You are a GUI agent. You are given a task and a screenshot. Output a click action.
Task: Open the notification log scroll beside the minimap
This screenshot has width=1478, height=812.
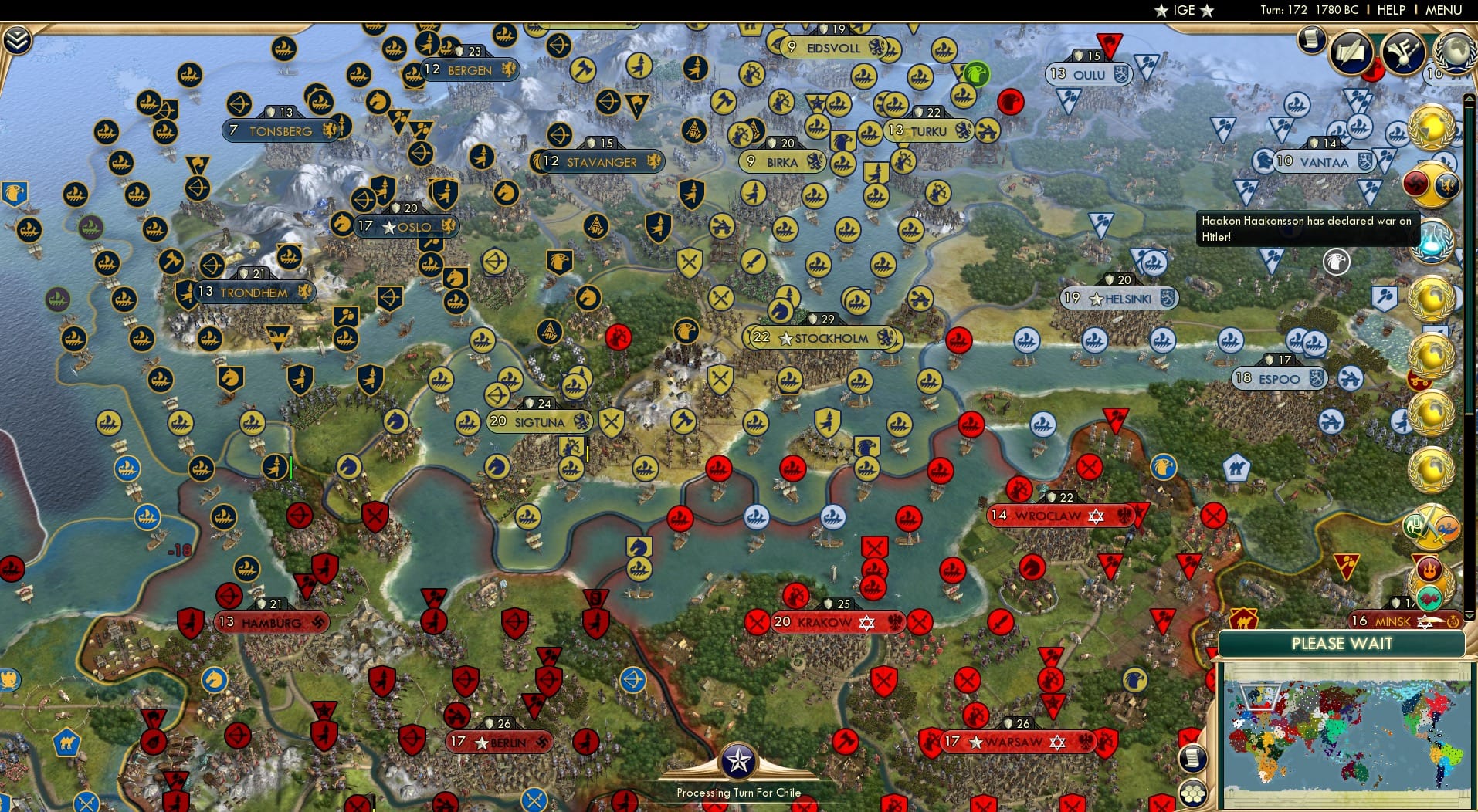[1193, 759]
